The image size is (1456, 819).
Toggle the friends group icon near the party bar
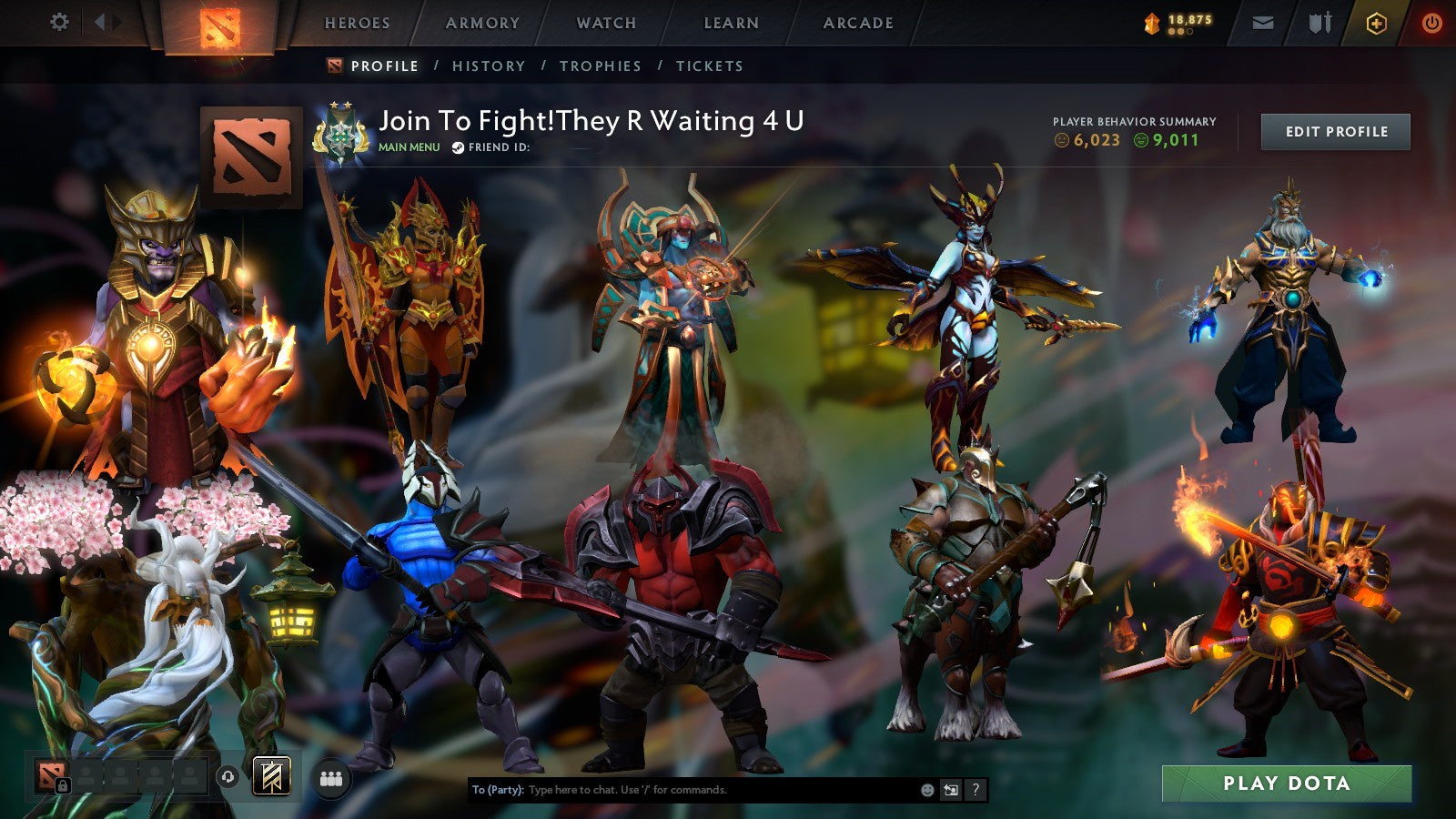(x=332, y=778)
